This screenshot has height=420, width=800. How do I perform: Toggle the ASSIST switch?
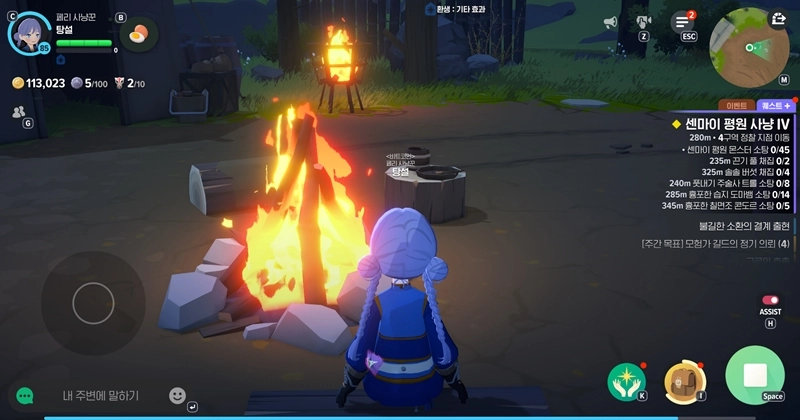click(770, 300)
